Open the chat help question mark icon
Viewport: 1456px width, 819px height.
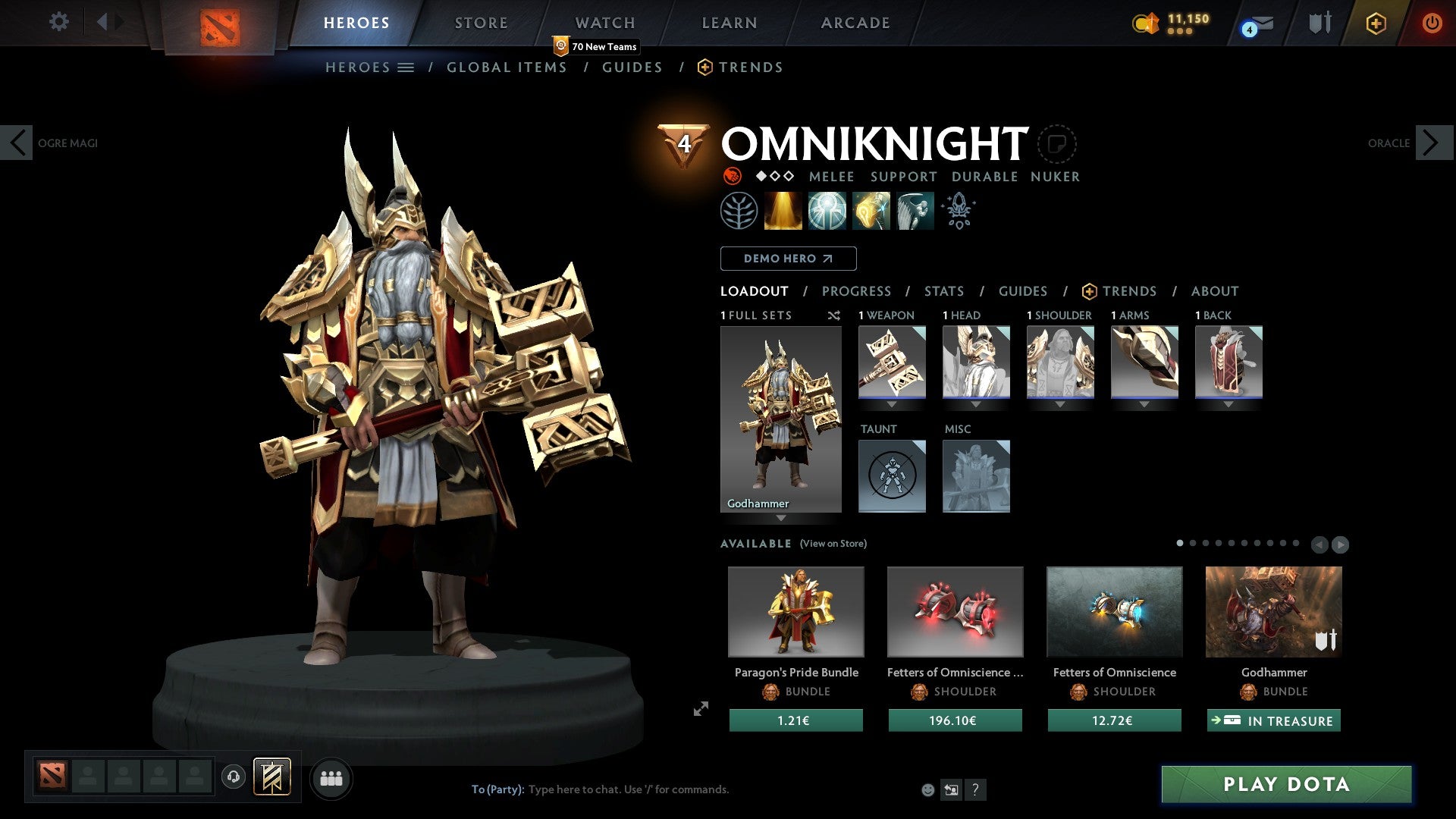(x=976, y=789)
